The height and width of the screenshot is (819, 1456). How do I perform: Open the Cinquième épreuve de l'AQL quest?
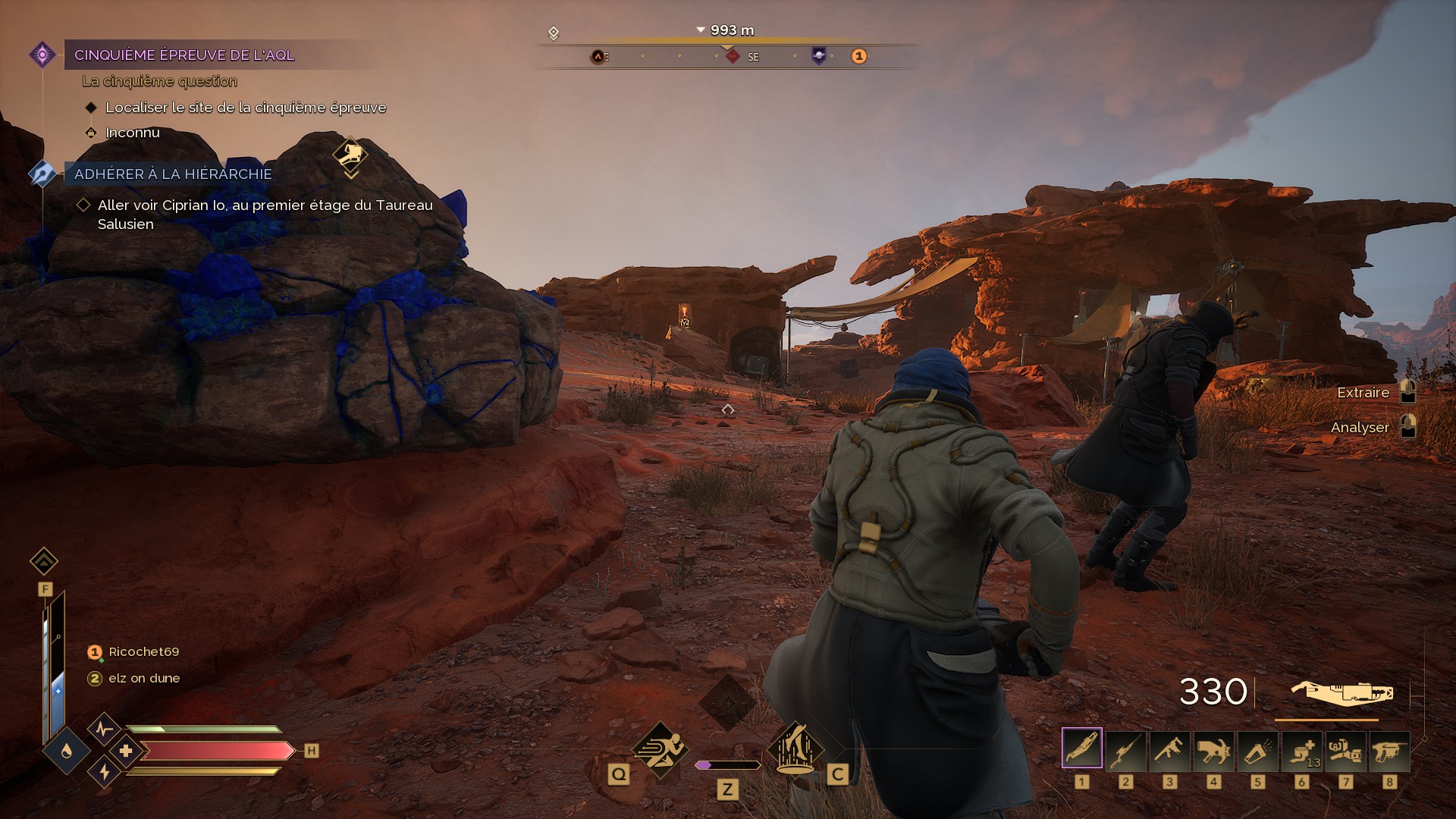[x=184, y=55]
